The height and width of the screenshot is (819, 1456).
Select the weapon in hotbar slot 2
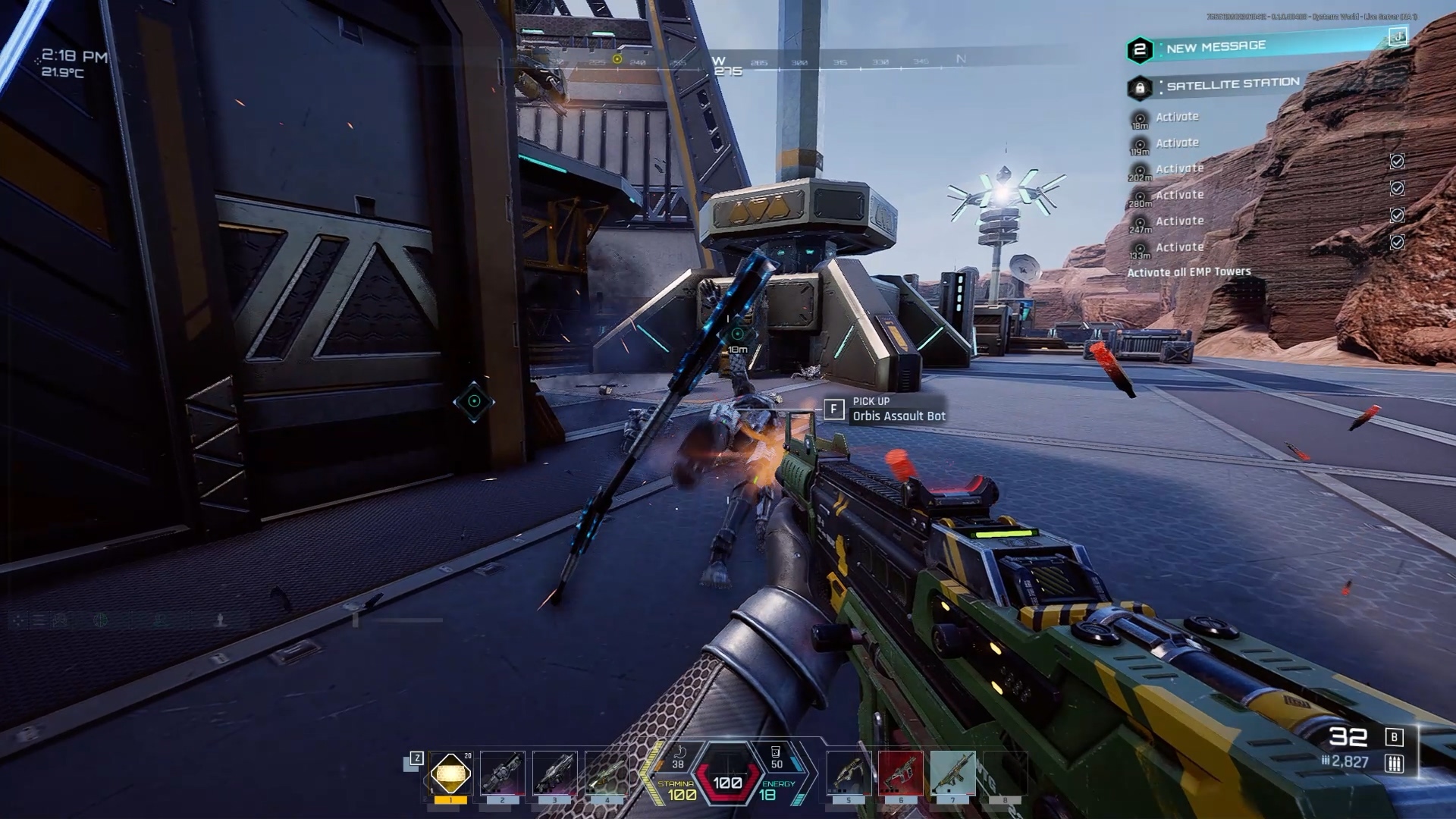click(x=502, y=773)
